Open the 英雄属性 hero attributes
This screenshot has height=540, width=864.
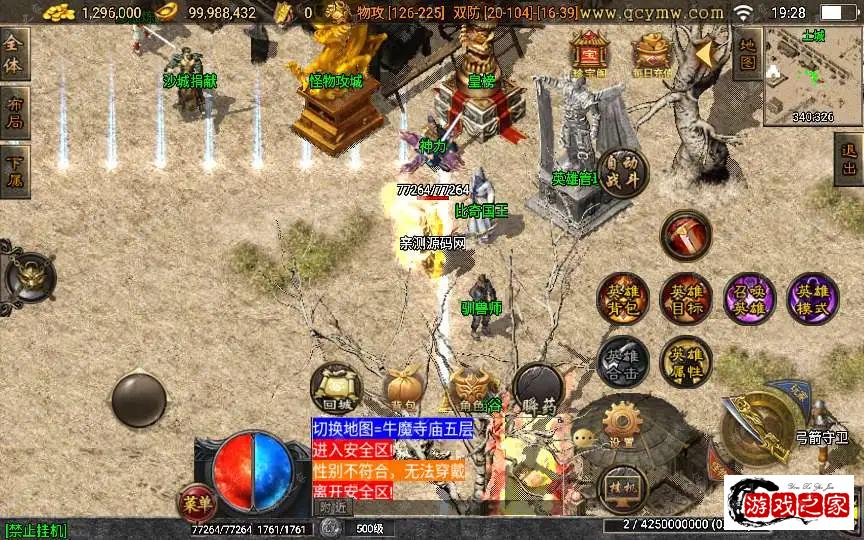point(685,362)
